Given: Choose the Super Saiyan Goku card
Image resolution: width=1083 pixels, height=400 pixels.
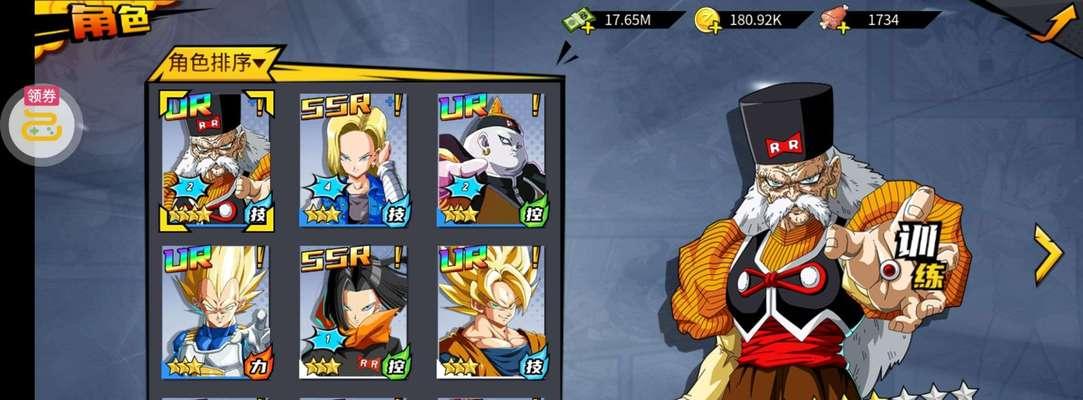Looking at the screenshot, I should tap(491, 312).
